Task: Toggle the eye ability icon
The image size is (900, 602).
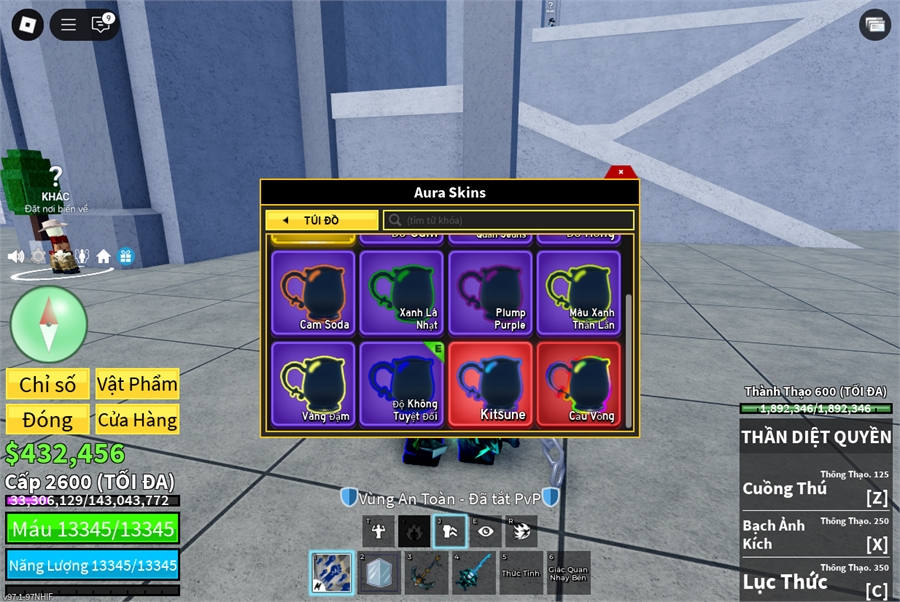Action: [x=485, y=532]
